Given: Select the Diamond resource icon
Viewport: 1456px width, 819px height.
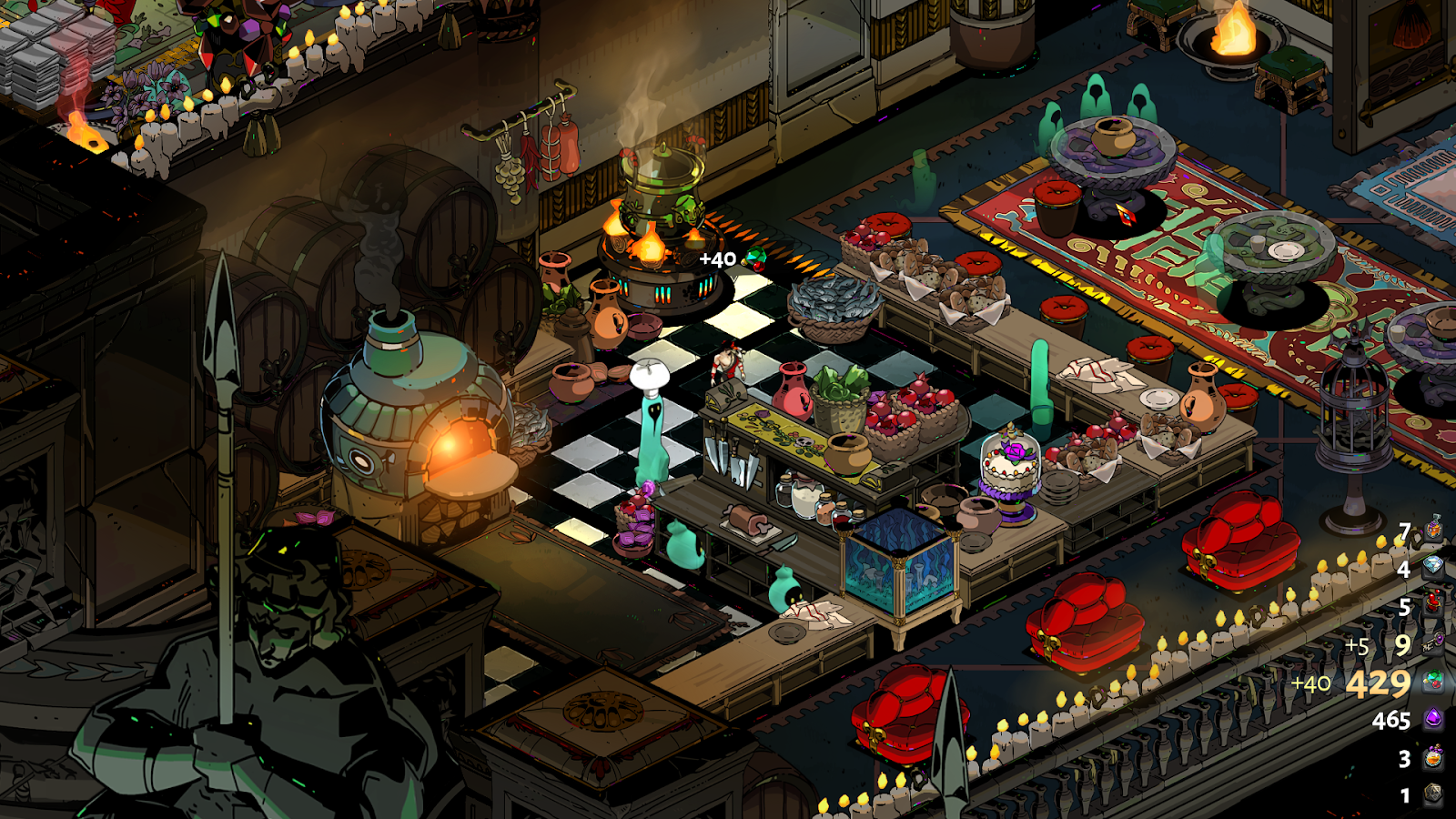Looking at the screenshot, I should click(x=1434, y=566).
